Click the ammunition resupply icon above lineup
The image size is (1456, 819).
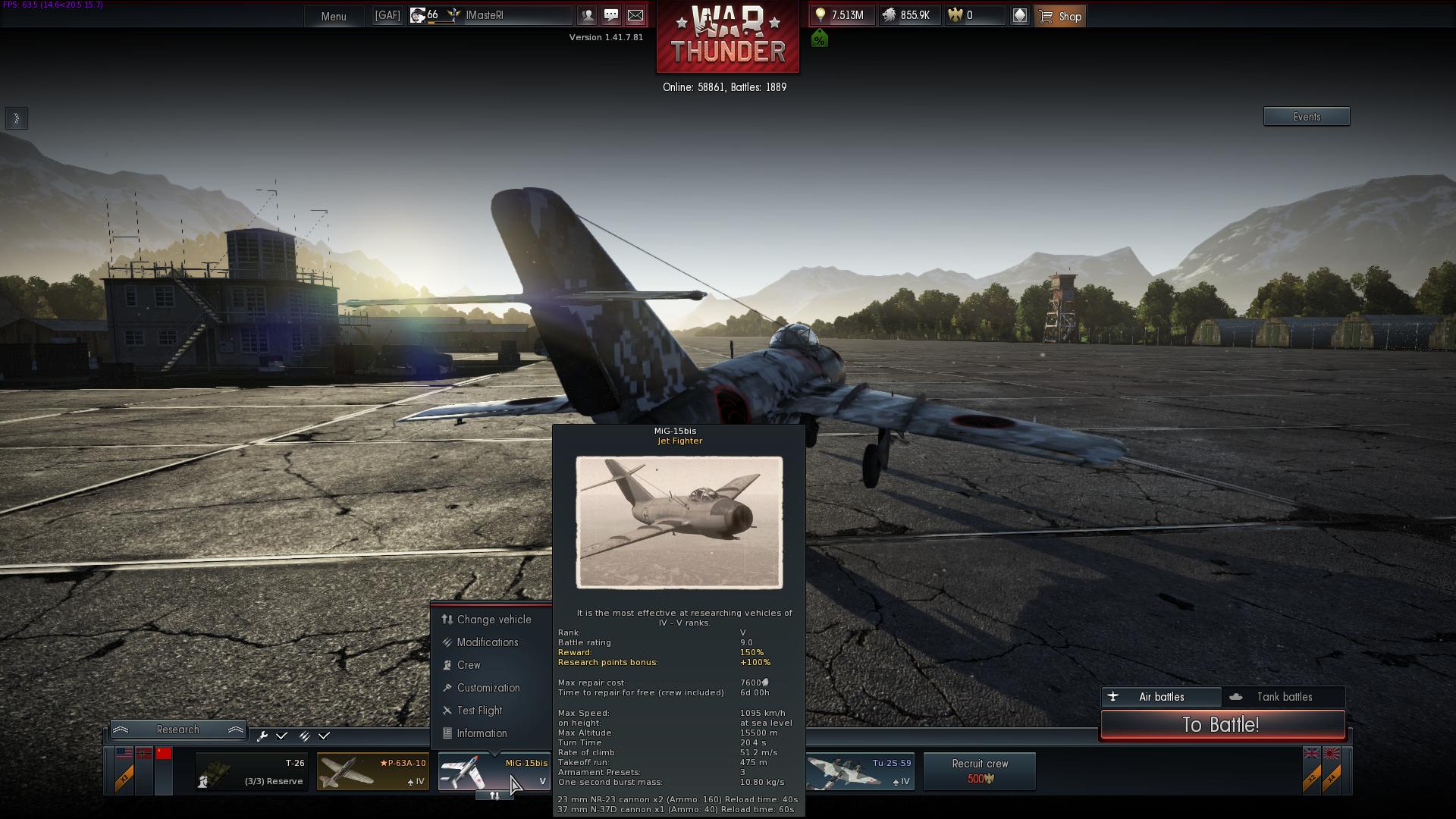coord(306,736)
